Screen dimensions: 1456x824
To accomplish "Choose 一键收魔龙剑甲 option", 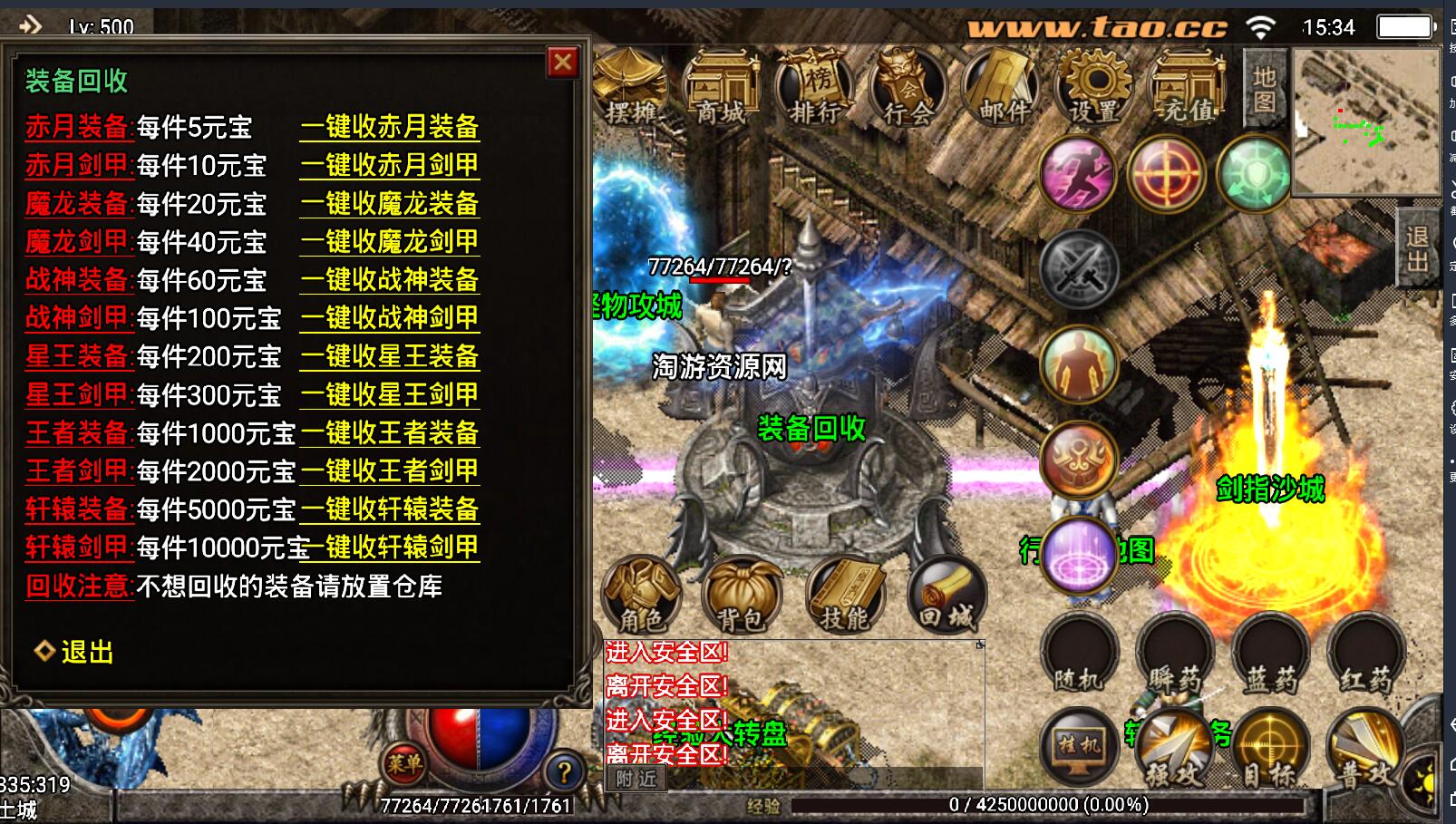I will (390, 242).
